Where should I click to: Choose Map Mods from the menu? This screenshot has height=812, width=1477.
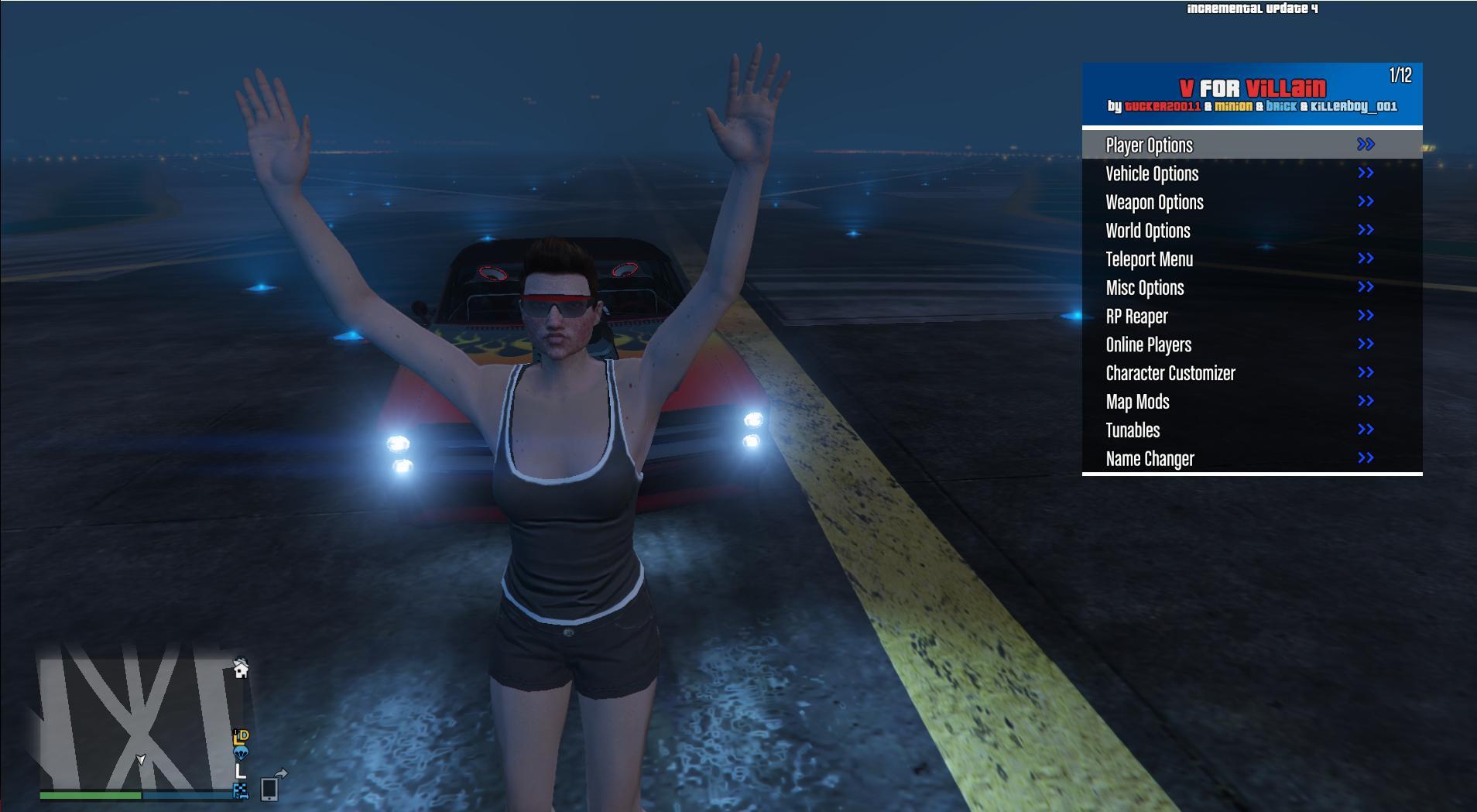point(1137,402)
